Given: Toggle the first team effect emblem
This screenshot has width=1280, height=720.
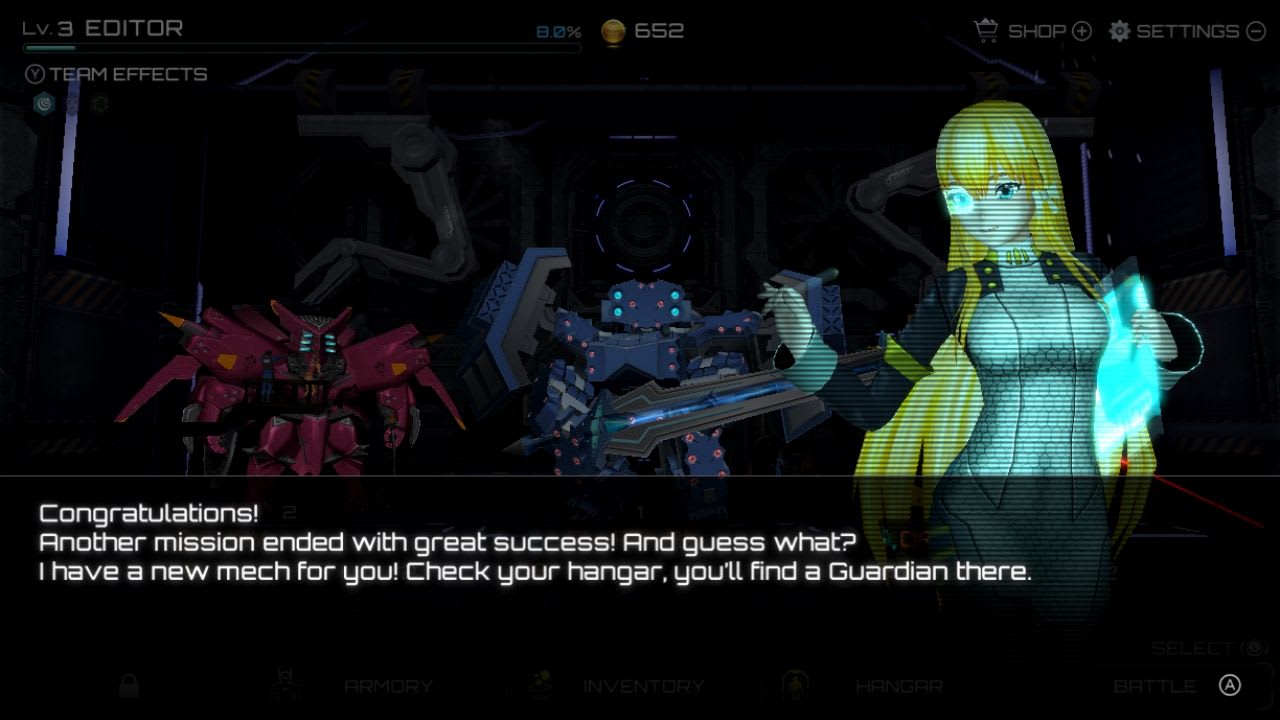Looking at the screenshot, I should click(43, 102).
